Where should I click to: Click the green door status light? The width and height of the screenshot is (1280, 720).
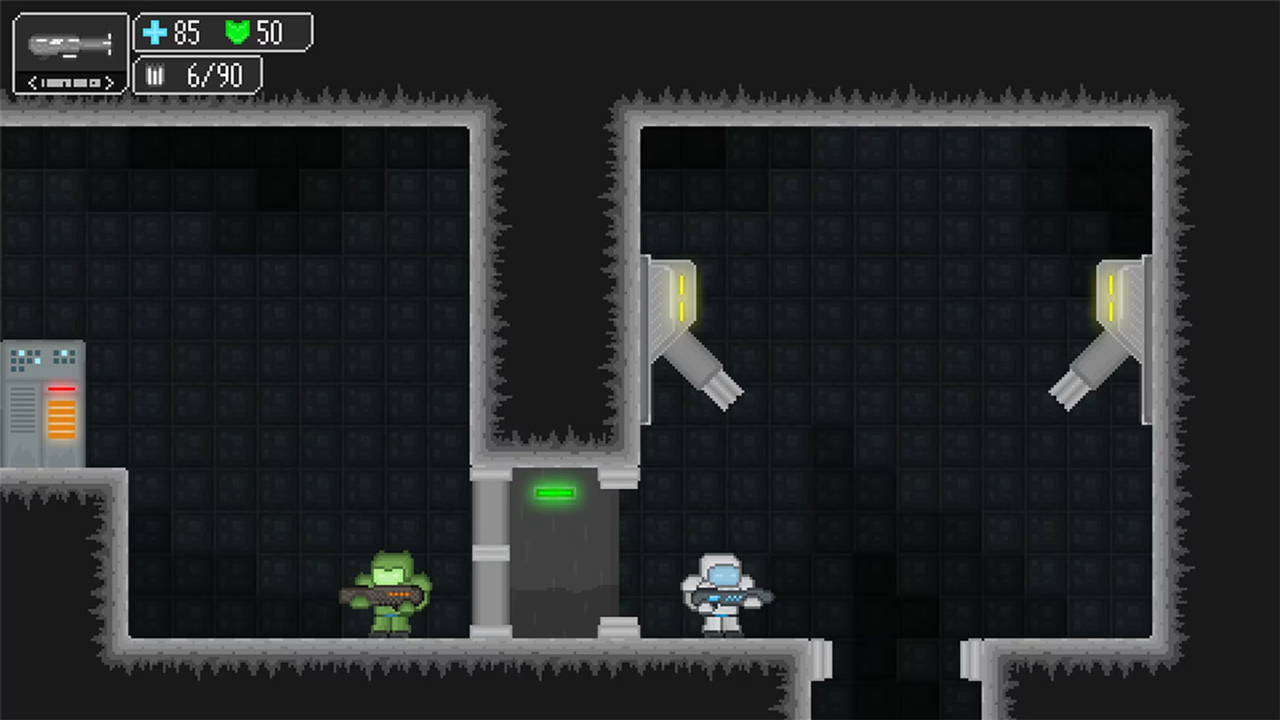(557, 492)
